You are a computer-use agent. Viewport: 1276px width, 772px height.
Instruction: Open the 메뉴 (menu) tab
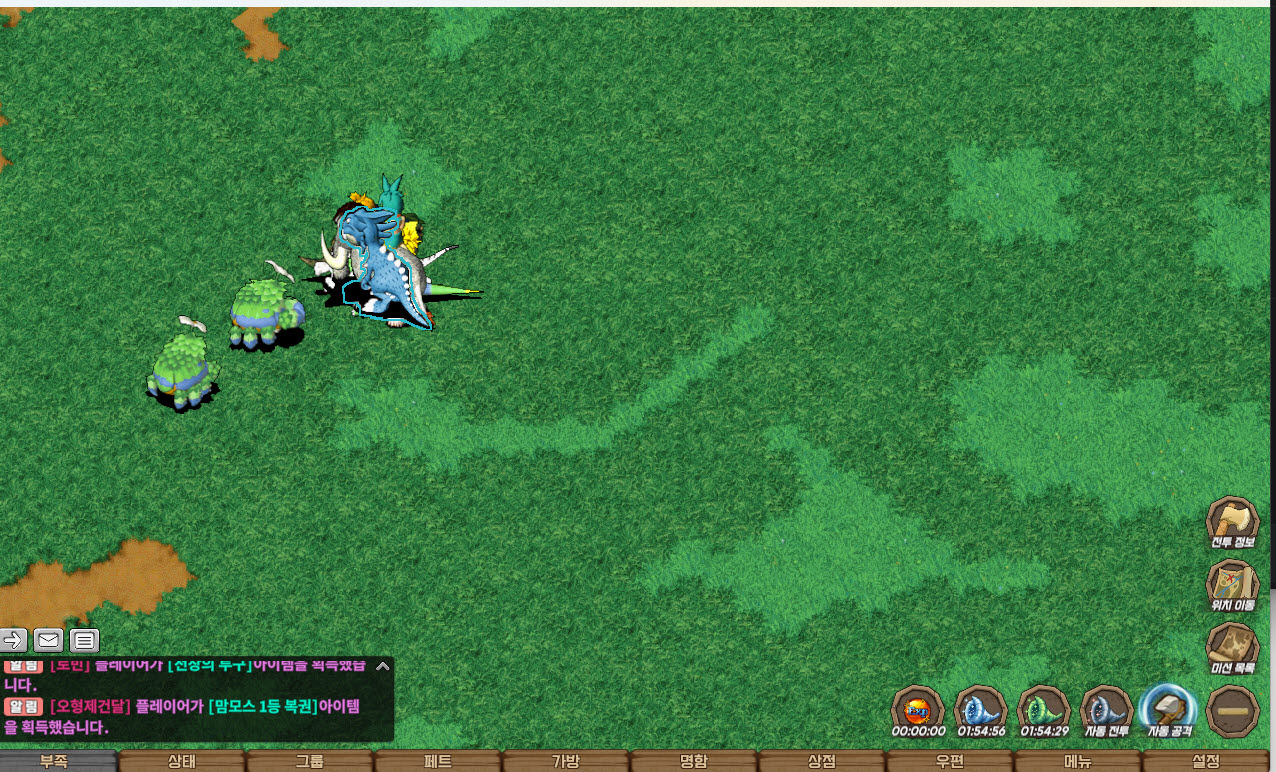1077,761
